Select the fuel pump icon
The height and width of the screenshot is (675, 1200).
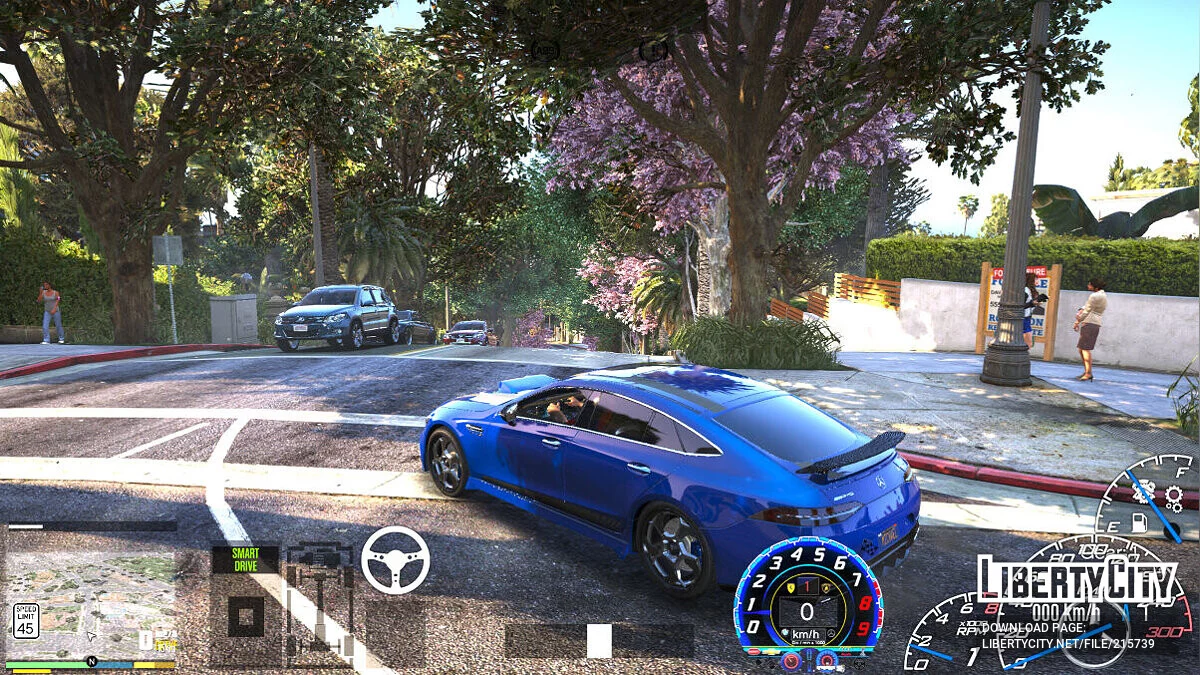(1138, 522)
